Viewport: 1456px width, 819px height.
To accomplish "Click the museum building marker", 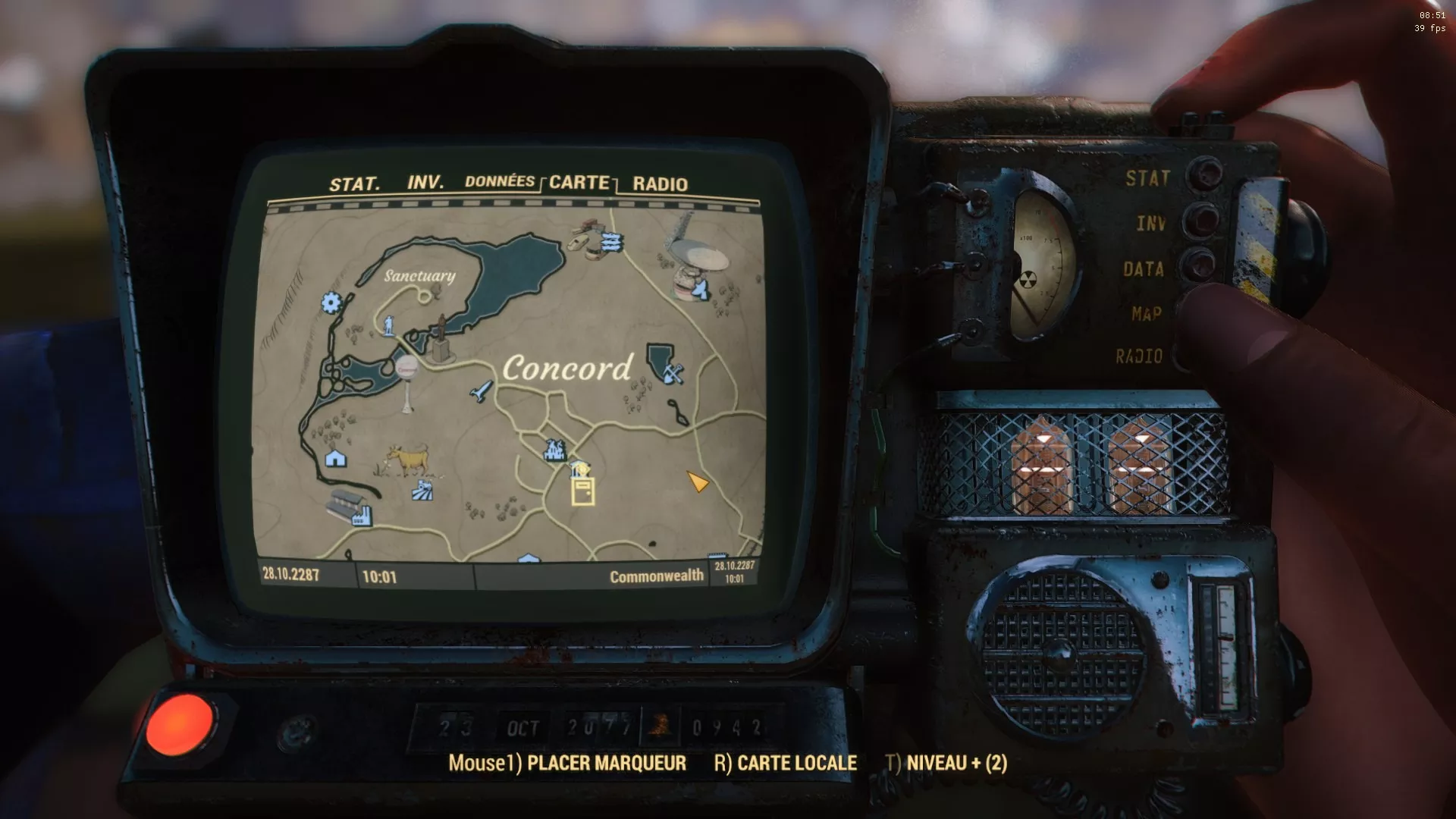I will click(x=580, y=468).
